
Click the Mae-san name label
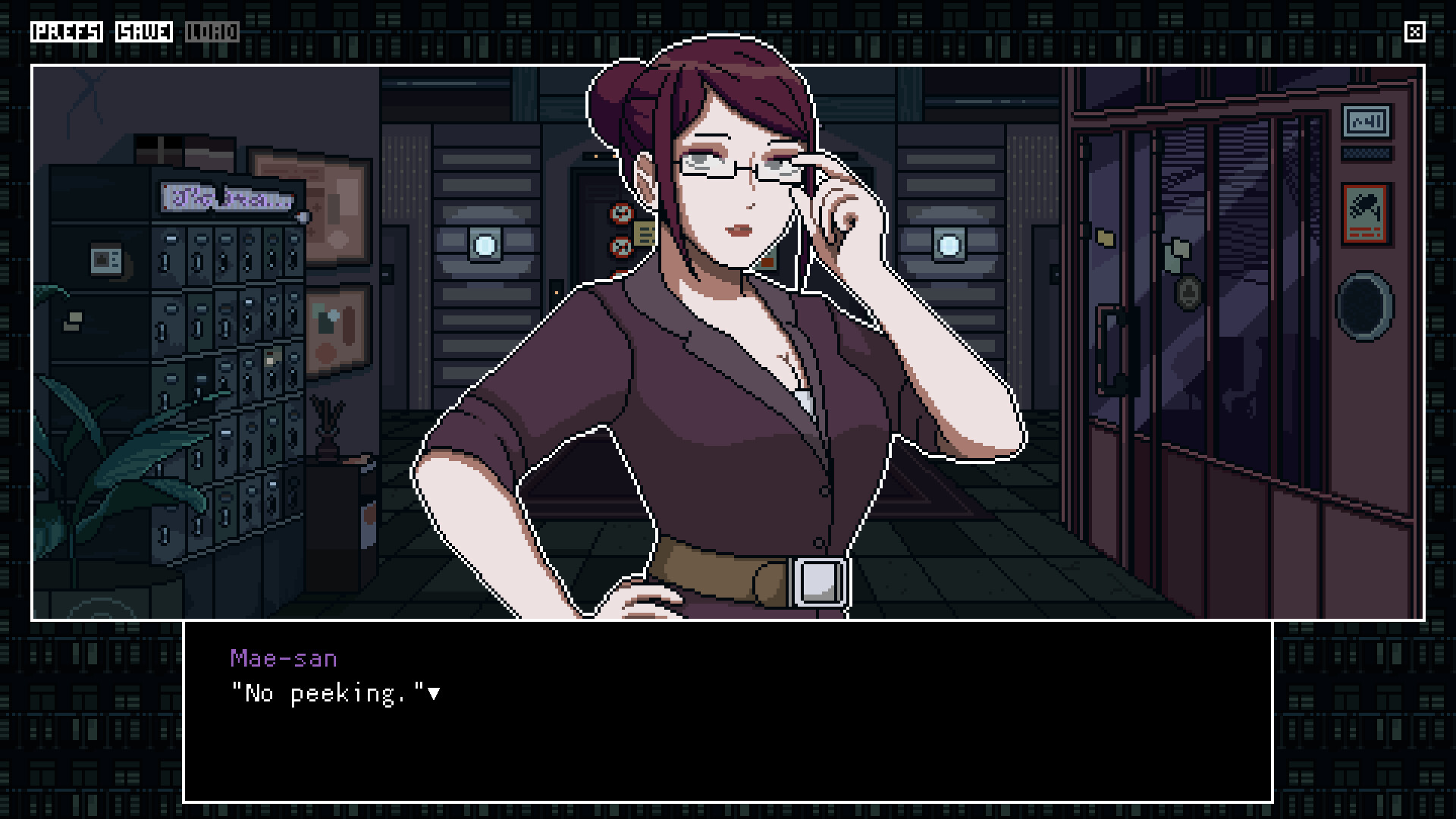pyautogui.click(x=284, y=658)
